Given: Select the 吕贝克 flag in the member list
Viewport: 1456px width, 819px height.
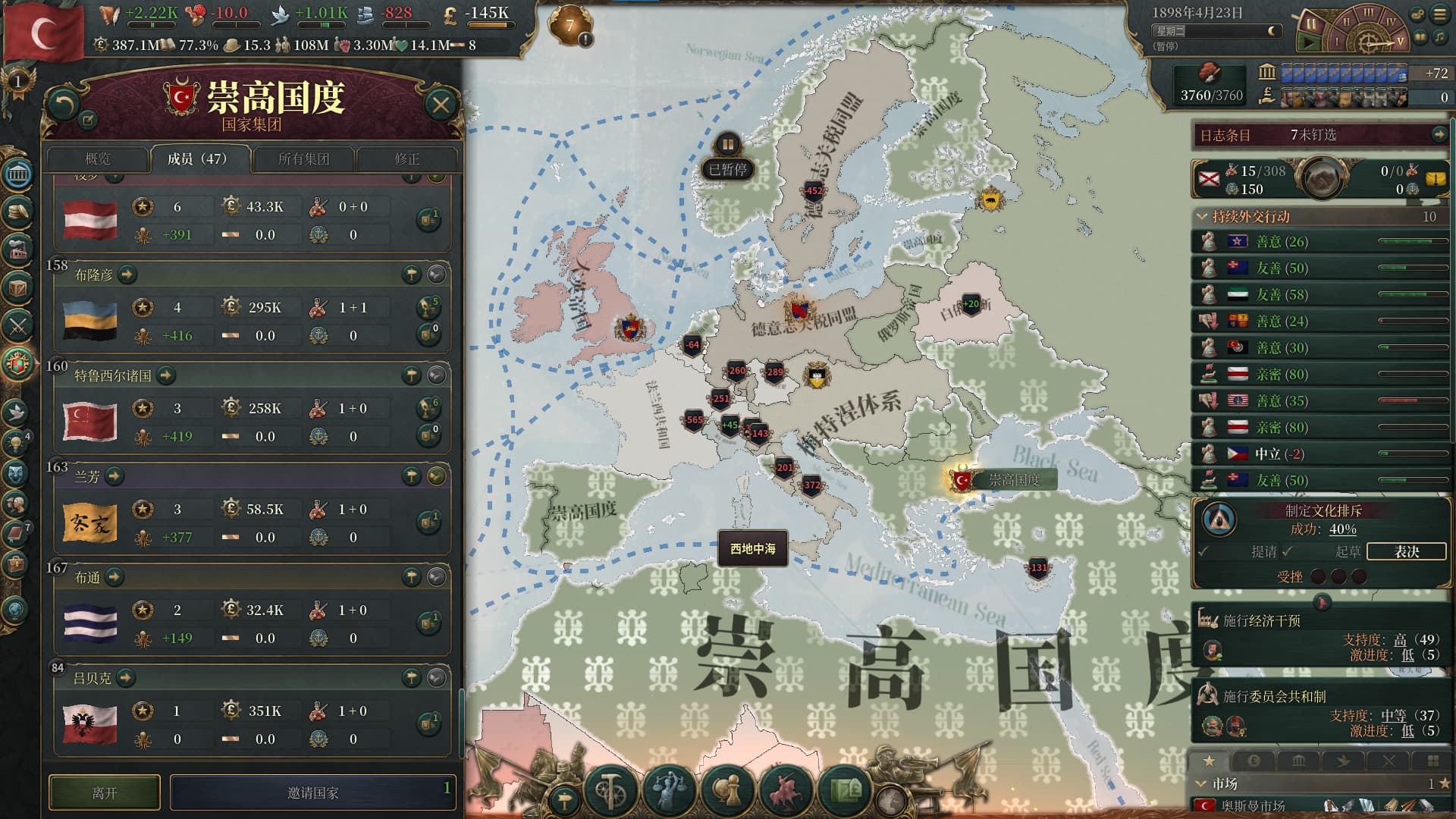Looking at the screenshot, I should [89, 723].
